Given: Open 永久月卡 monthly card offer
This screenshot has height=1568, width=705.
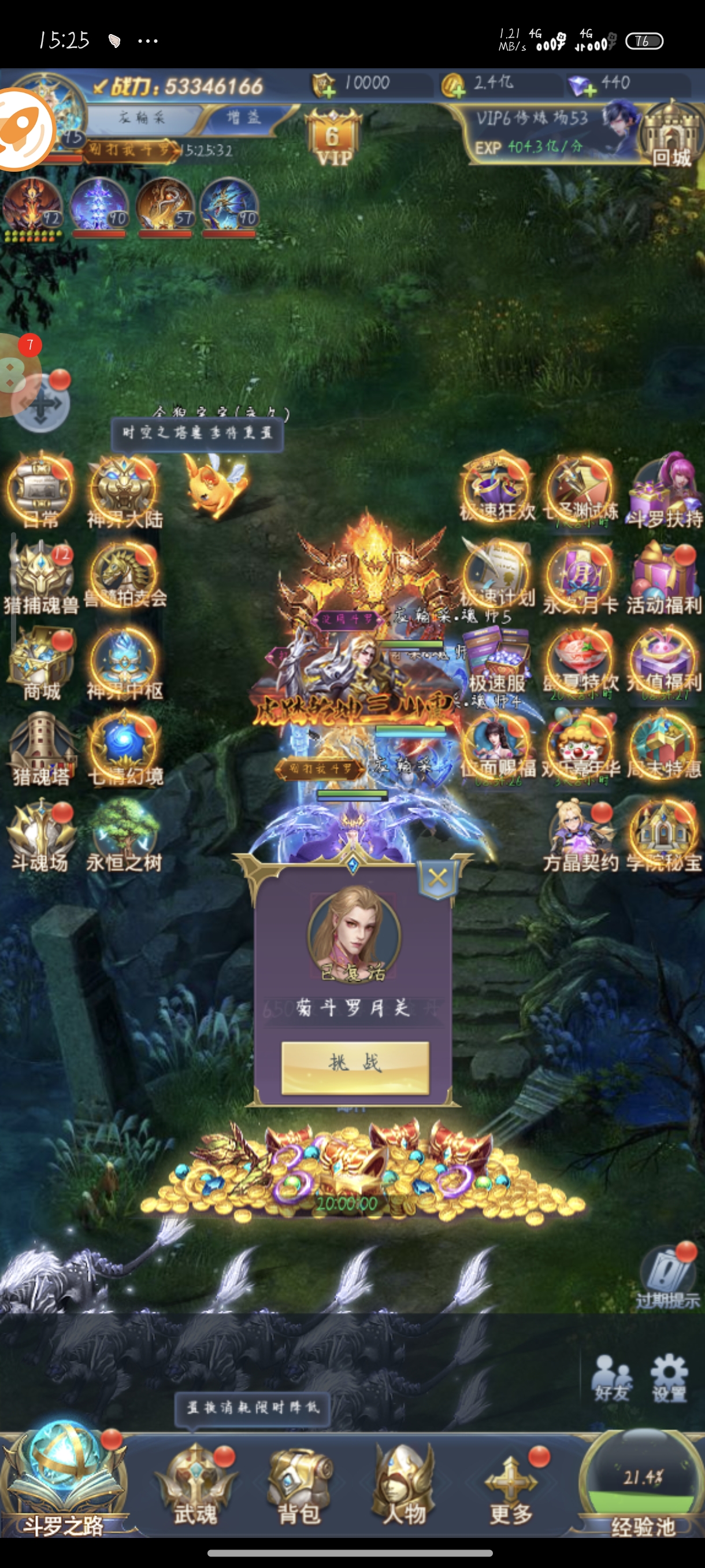Looking at the screenshot, I should point(580,577).
